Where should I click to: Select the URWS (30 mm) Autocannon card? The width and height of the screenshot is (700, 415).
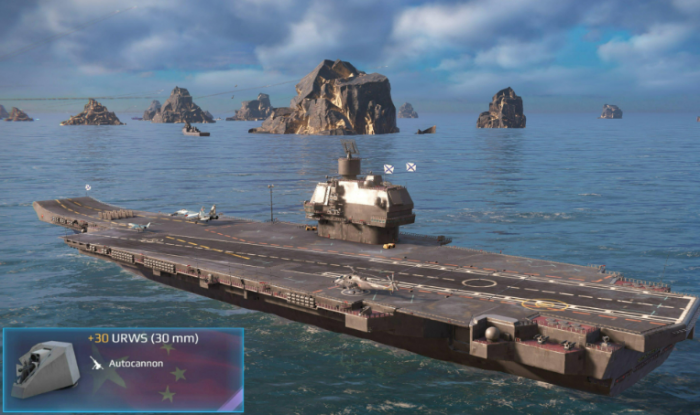(x=123, y=369)
